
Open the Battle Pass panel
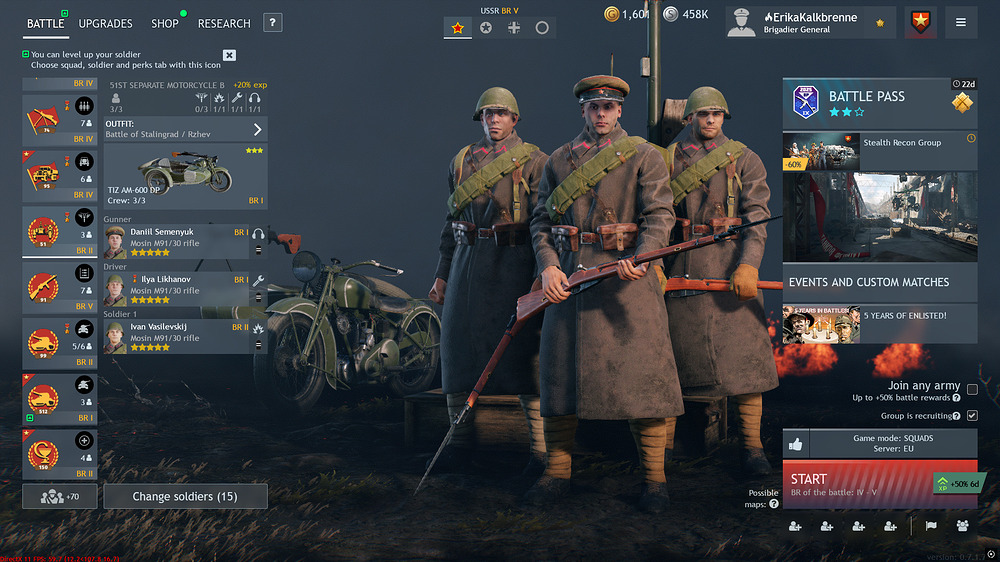(879, 103)
